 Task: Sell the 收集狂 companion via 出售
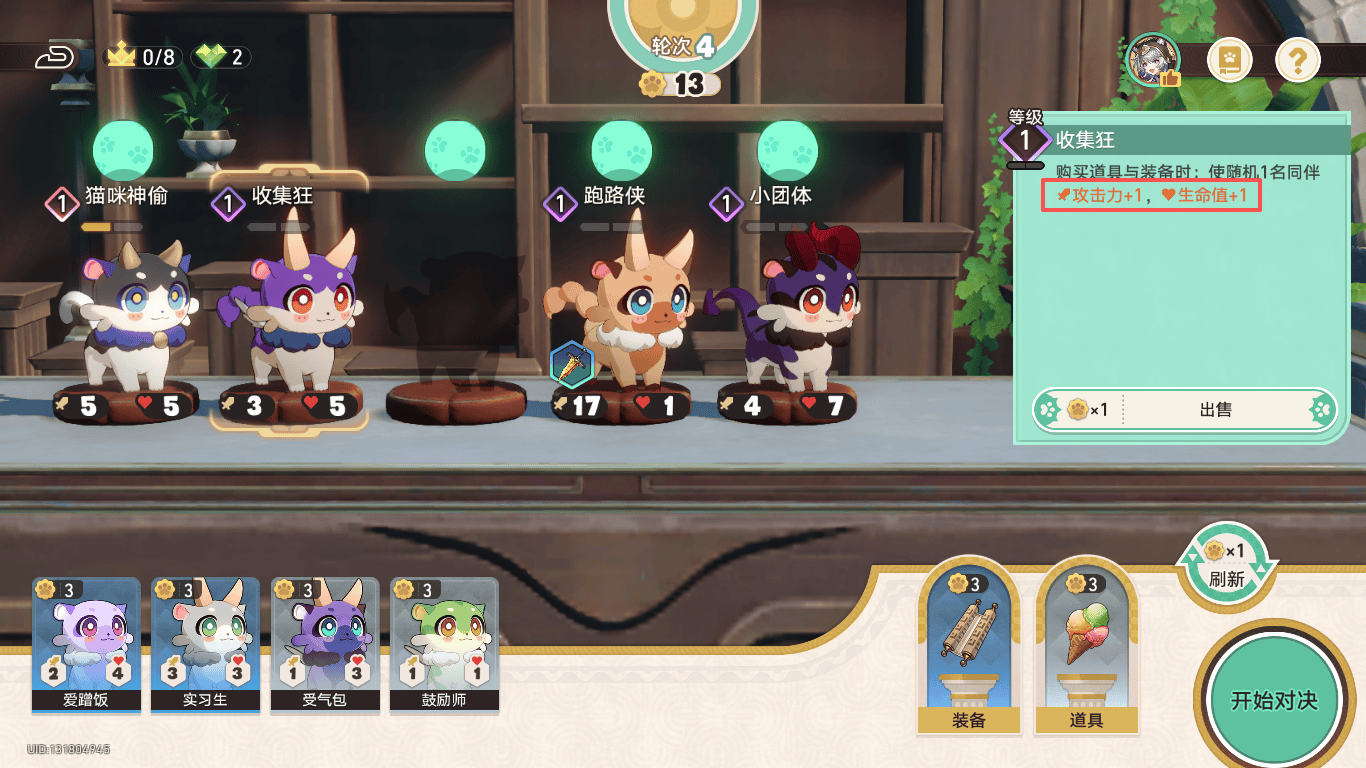1214,410
